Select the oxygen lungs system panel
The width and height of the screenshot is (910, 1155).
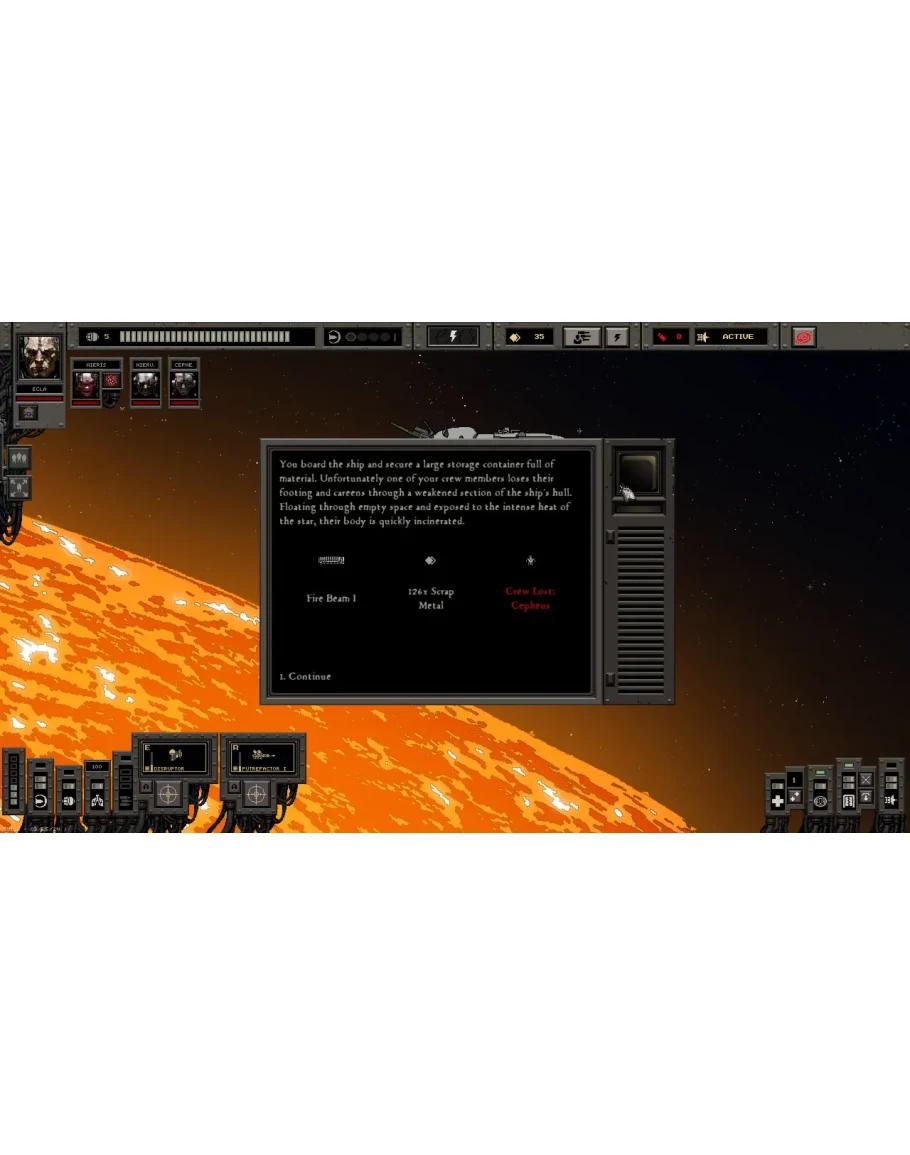(x=97, y=801)
